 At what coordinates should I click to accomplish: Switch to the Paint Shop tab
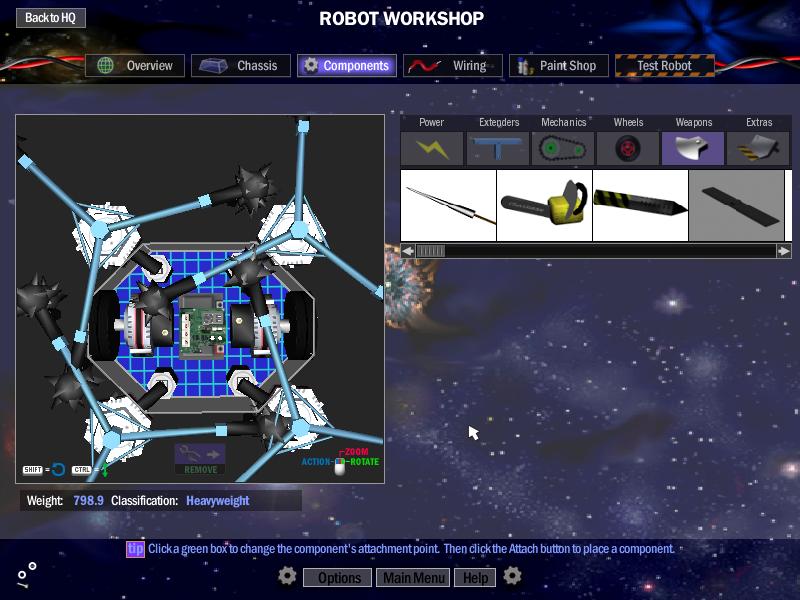click(x=558, y=66)
